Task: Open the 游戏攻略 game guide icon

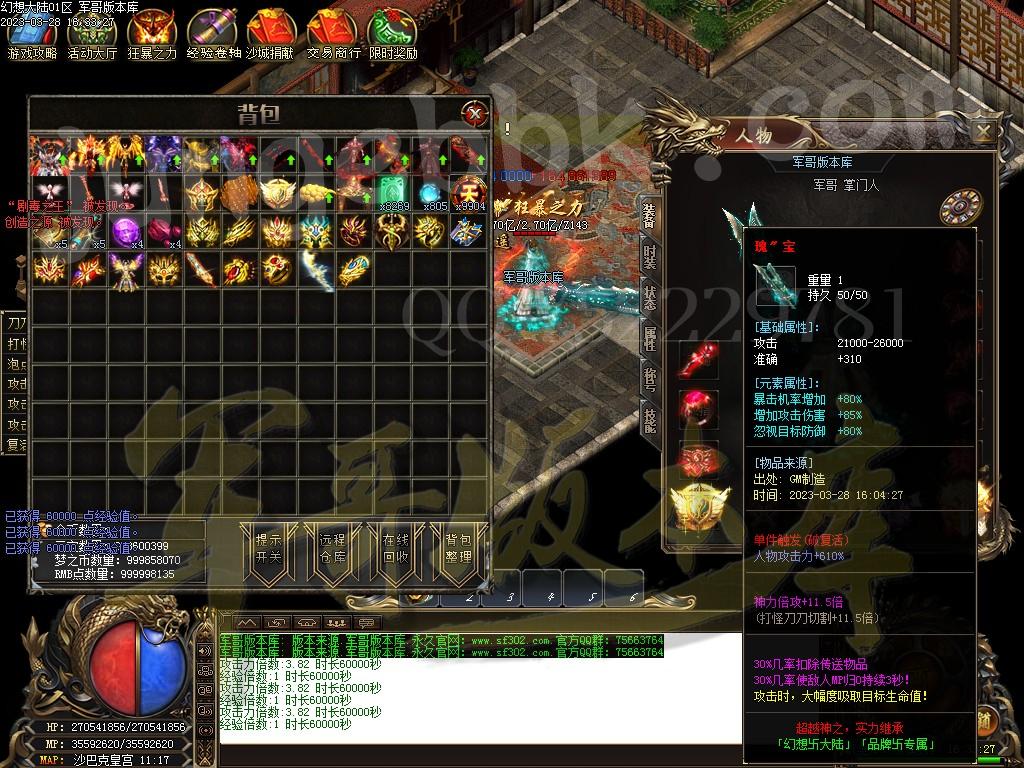Action: point(33,34)
